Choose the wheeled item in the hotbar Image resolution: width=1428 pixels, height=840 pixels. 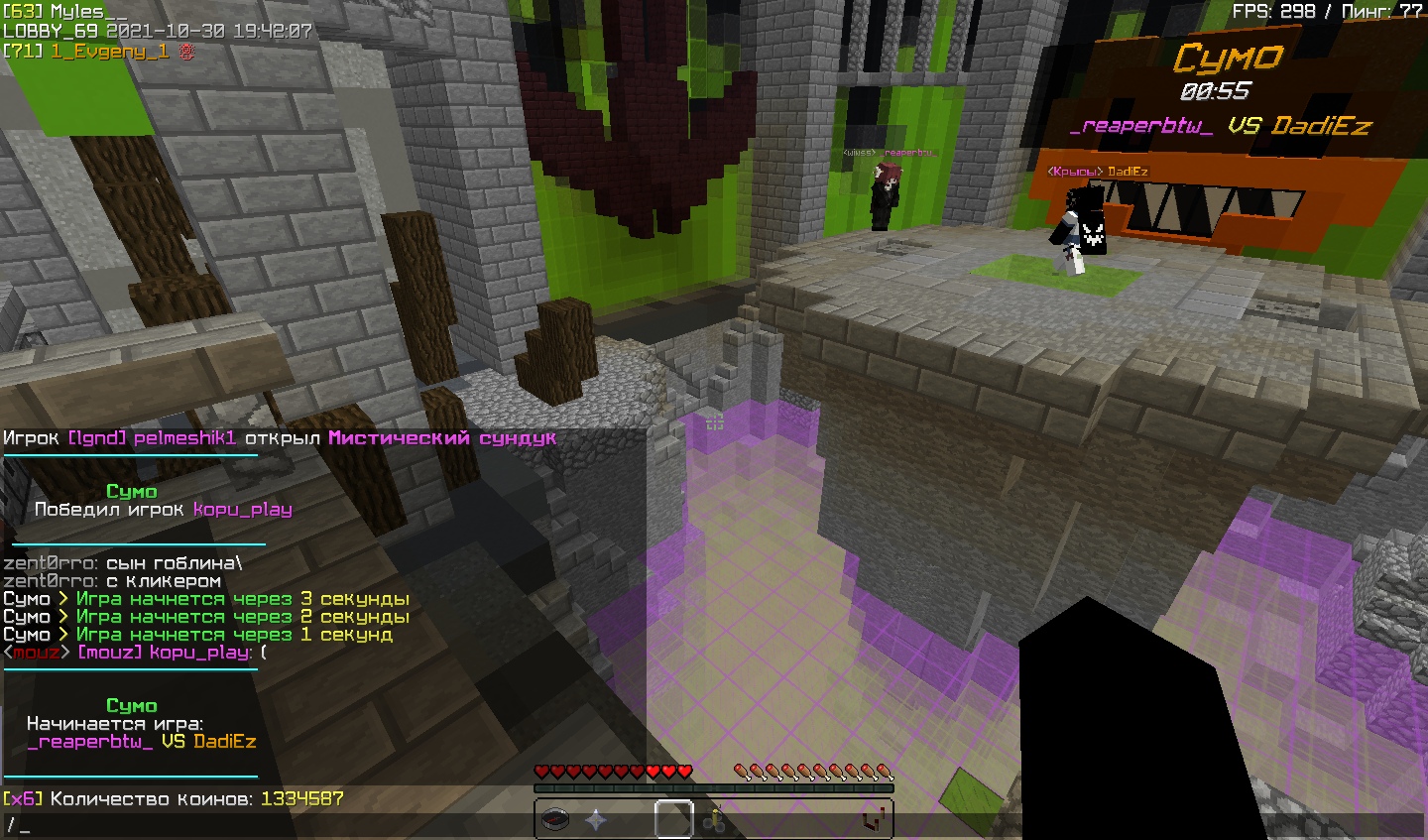(x=714, y=820)
